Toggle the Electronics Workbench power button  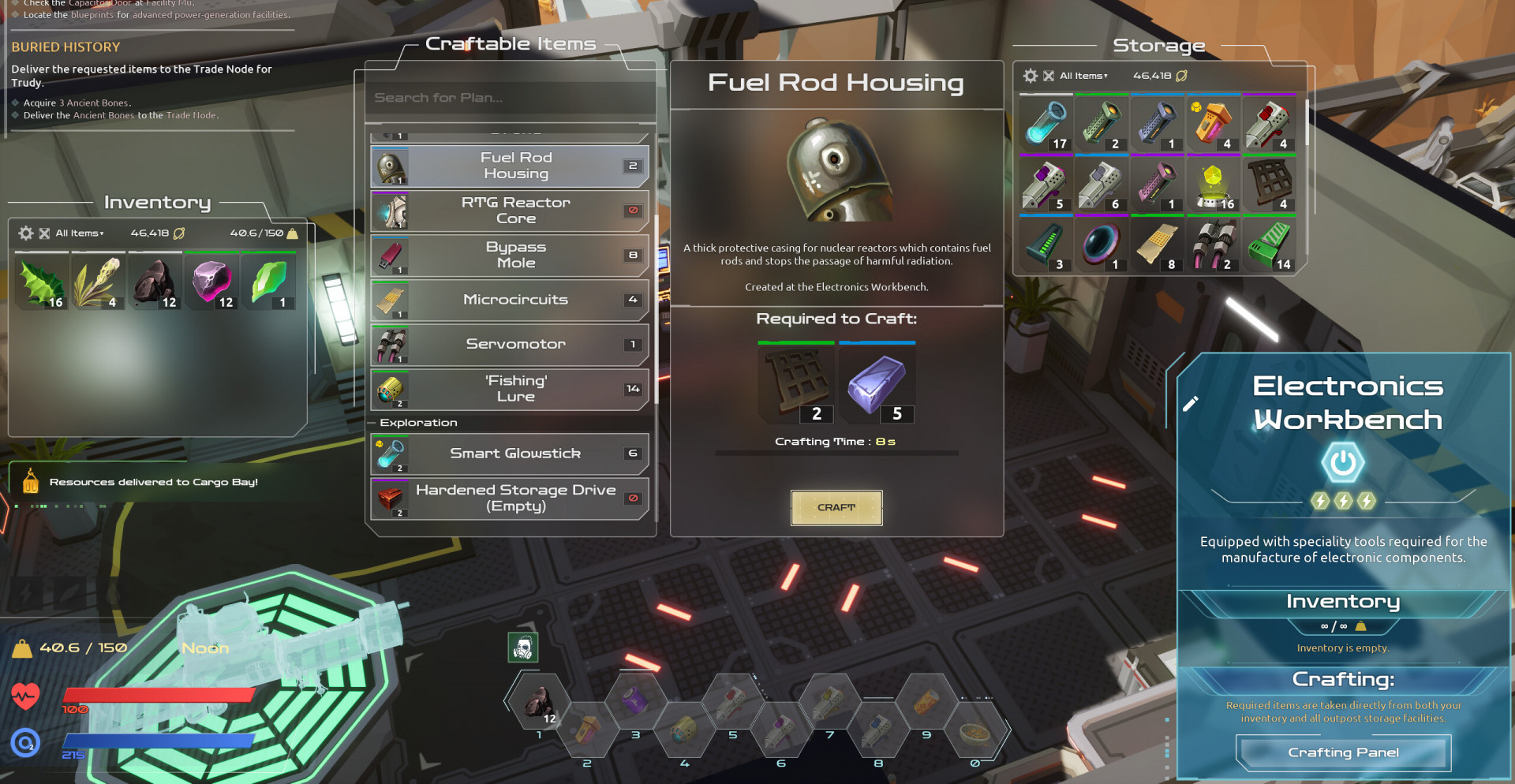point(1342,463)
